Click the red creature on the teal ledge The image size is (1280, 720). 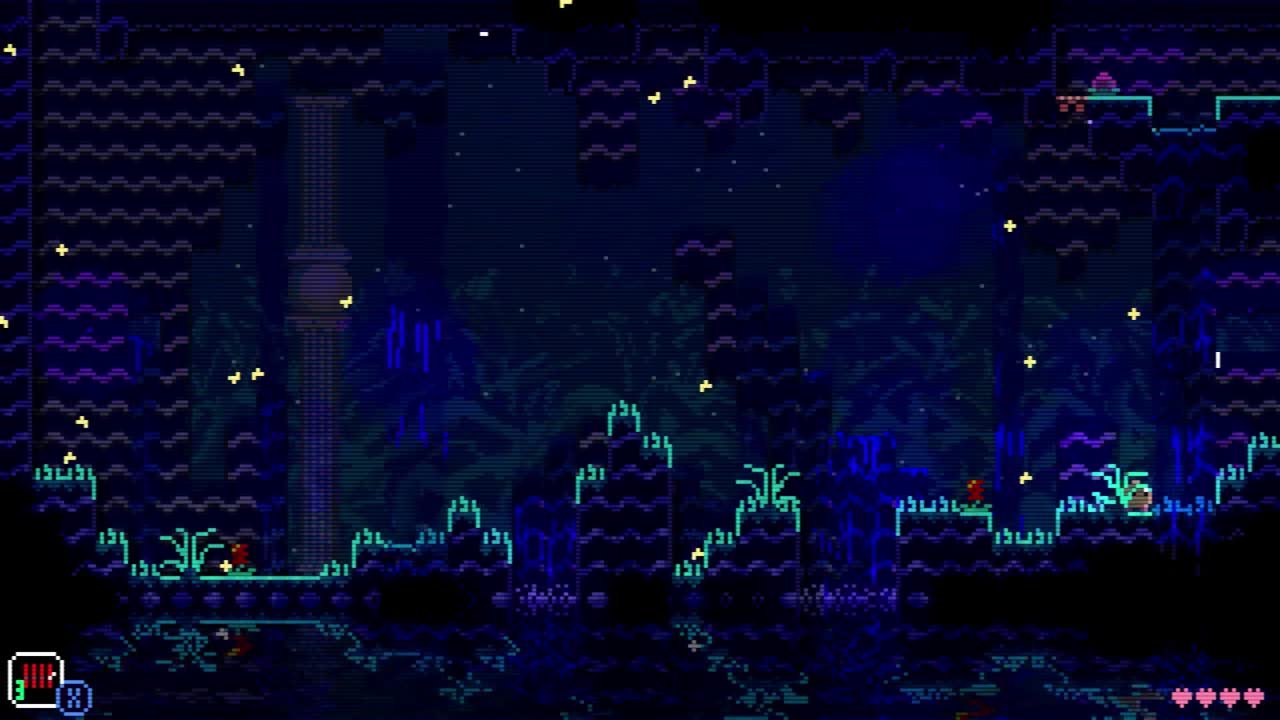[975, 490]
